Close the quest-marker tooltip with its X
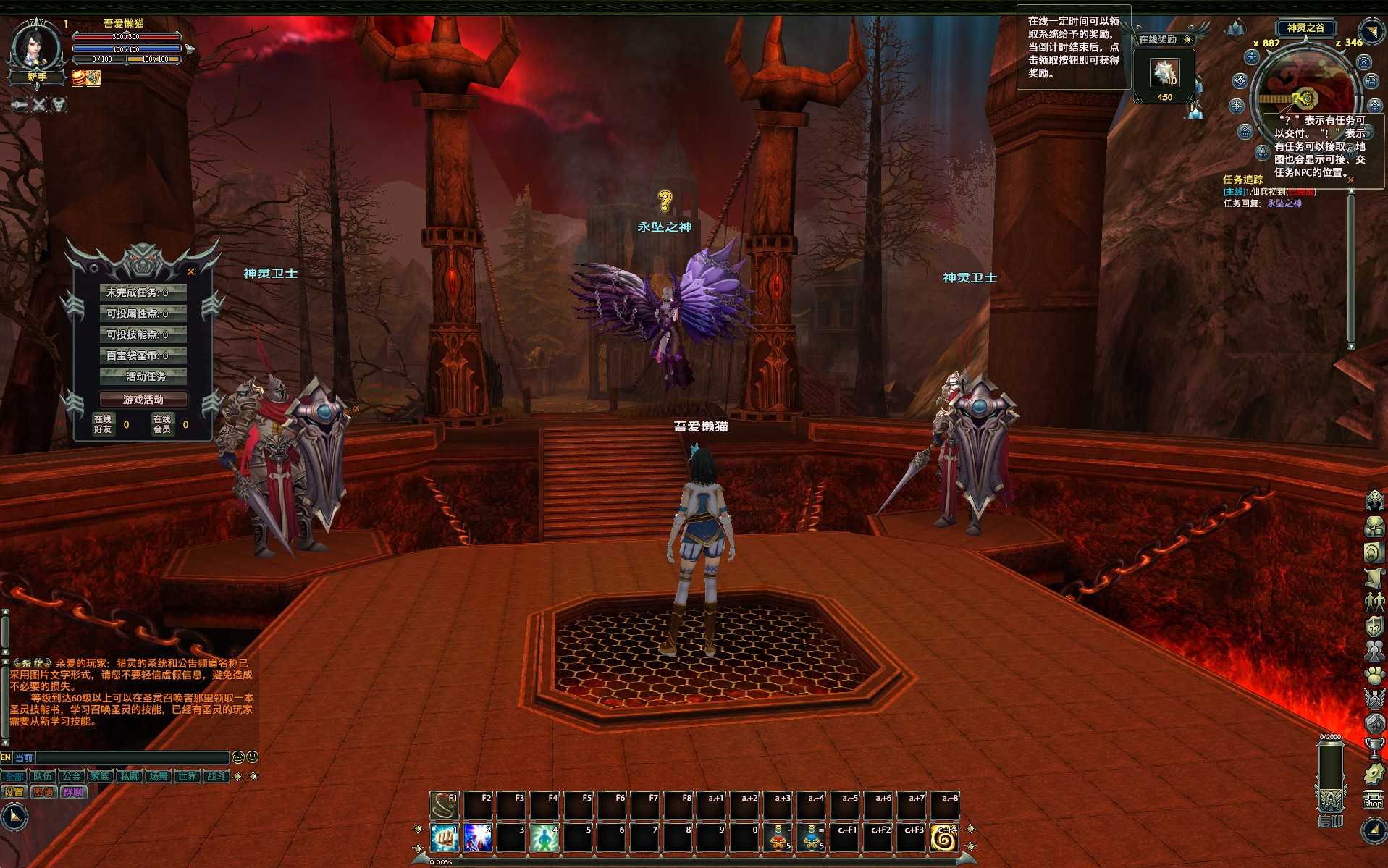Screen dimensions: 1388x868 [x=1350, y=180]
